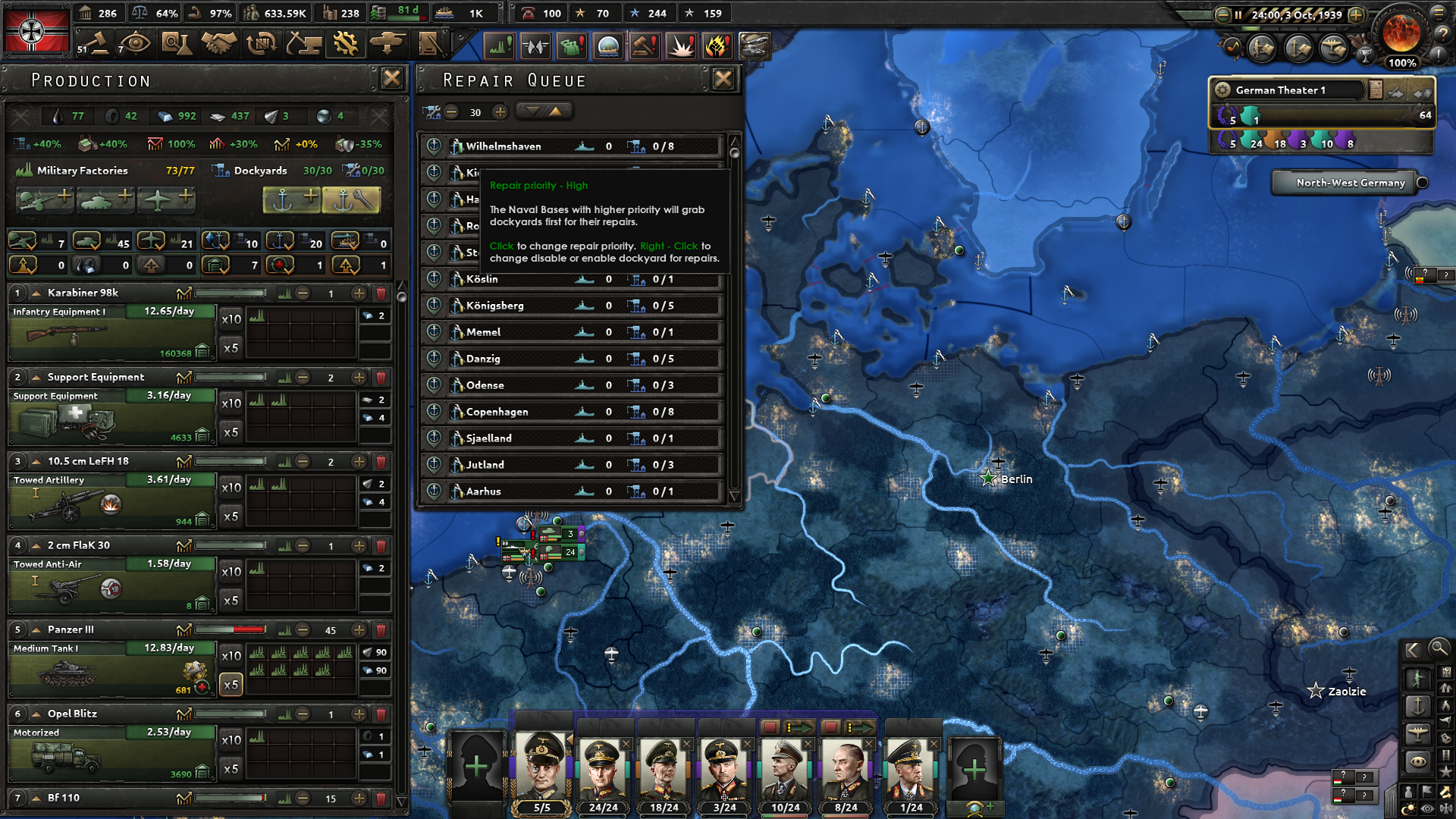Click the saluting soldier recruitment alert
The height and width of the screenshot is (819, 1456).
pyautogui.click(x=572, y=45)
